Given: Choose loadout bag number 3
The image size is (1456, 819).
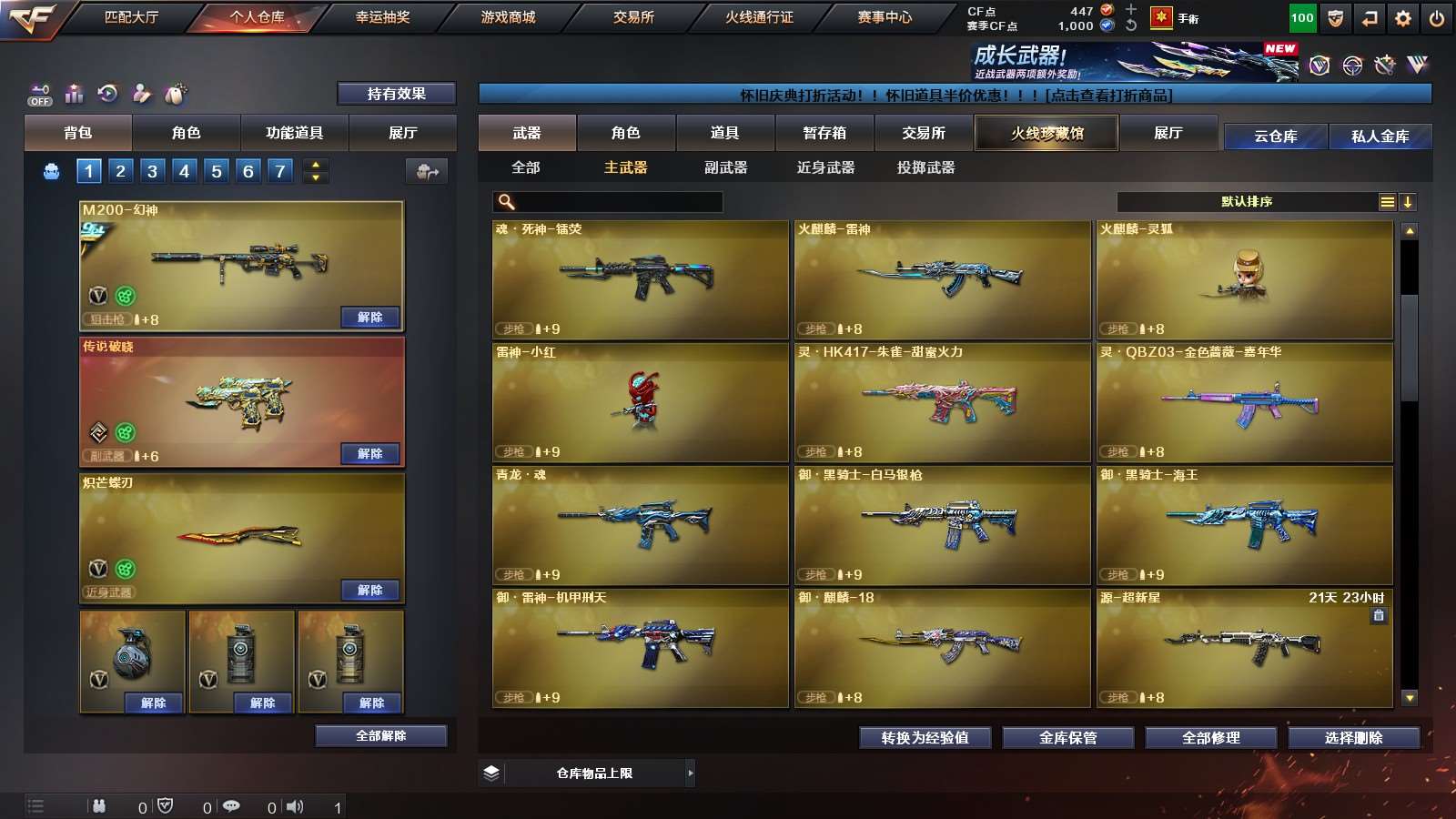Looking at the screenshot, I should click(152, 171).
